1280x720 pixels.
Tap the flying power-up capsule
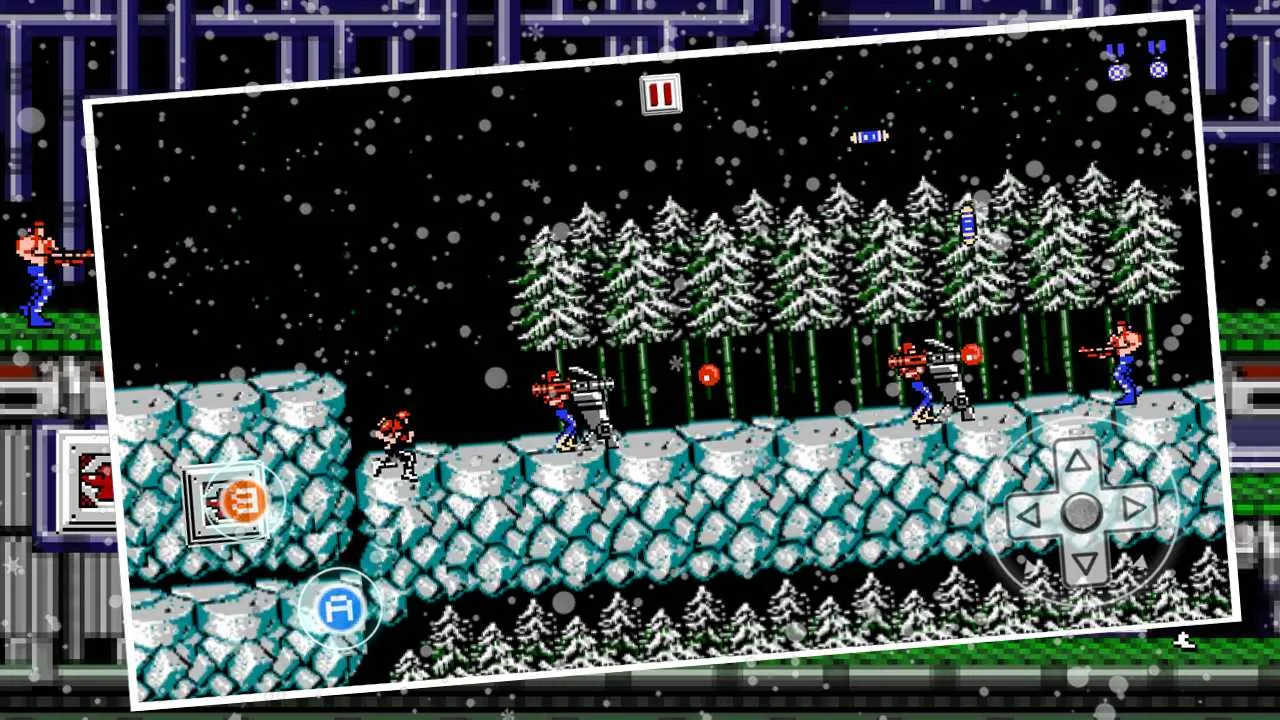point(868,137)
